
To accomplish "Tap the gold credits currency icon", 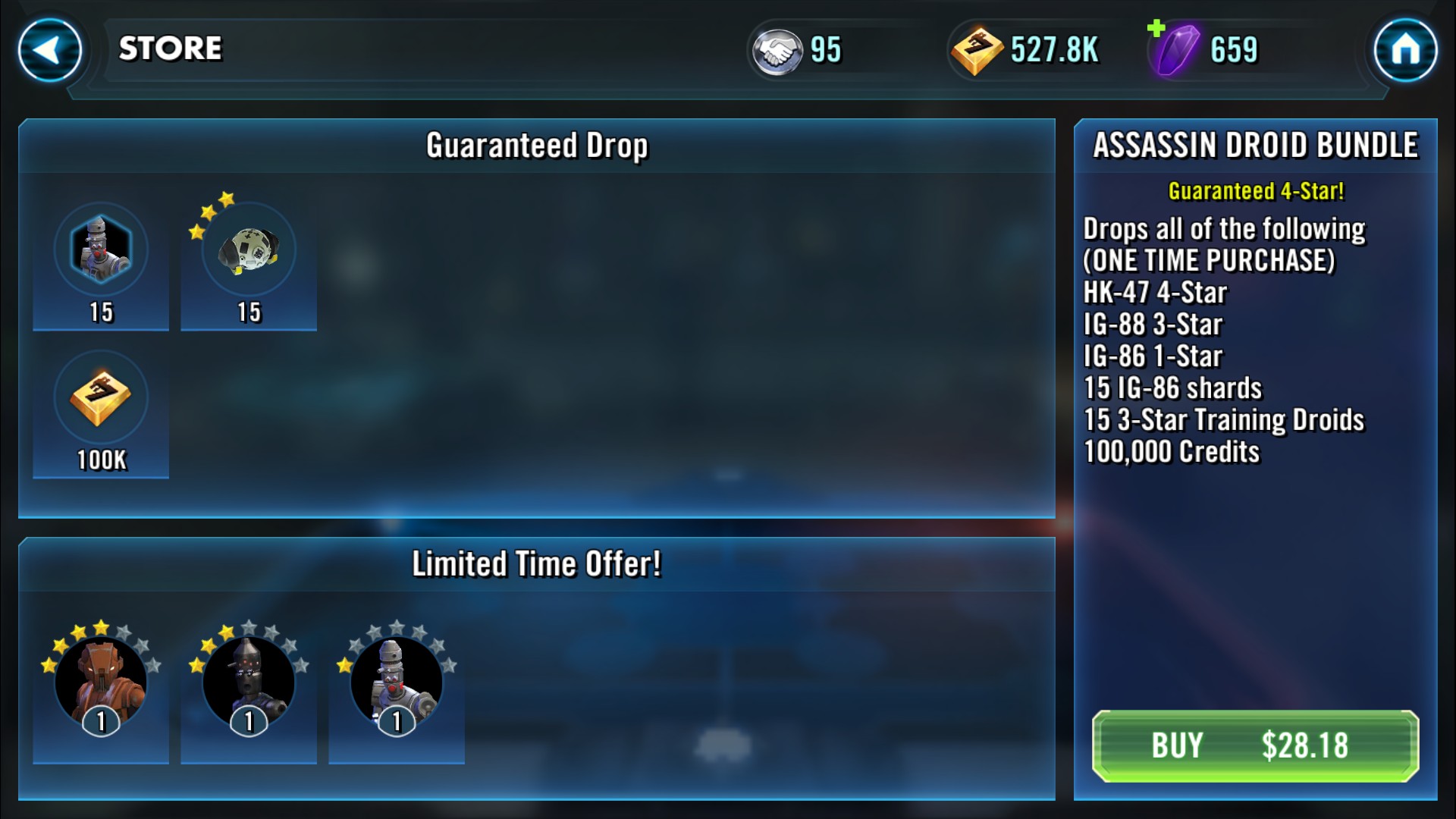I will point(977,51).
